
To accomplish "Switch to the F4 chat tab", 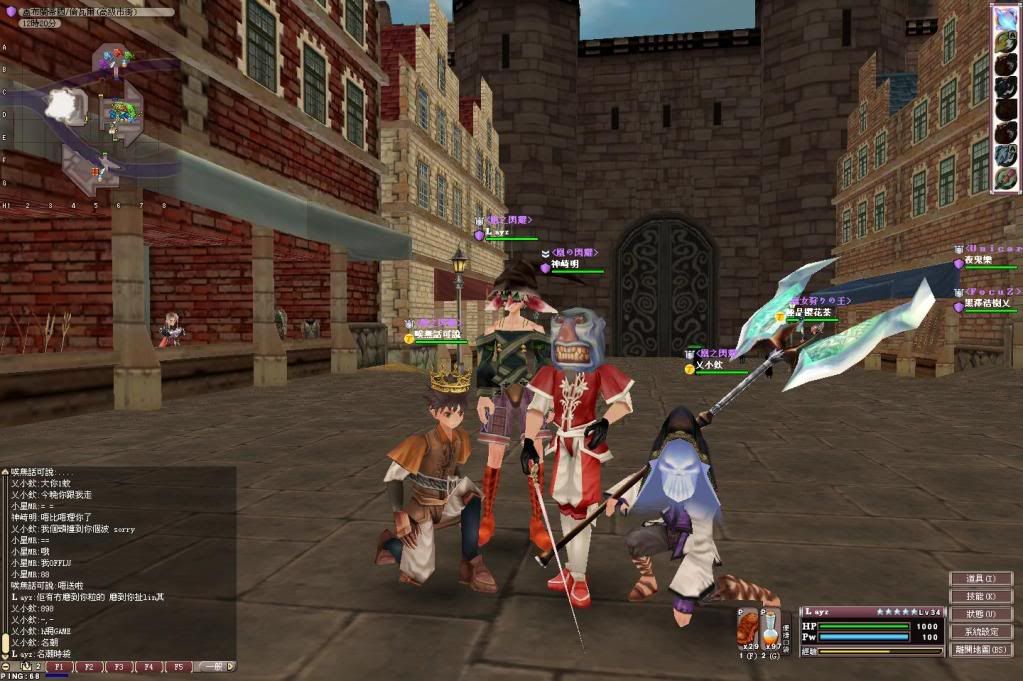I will 148,666.
